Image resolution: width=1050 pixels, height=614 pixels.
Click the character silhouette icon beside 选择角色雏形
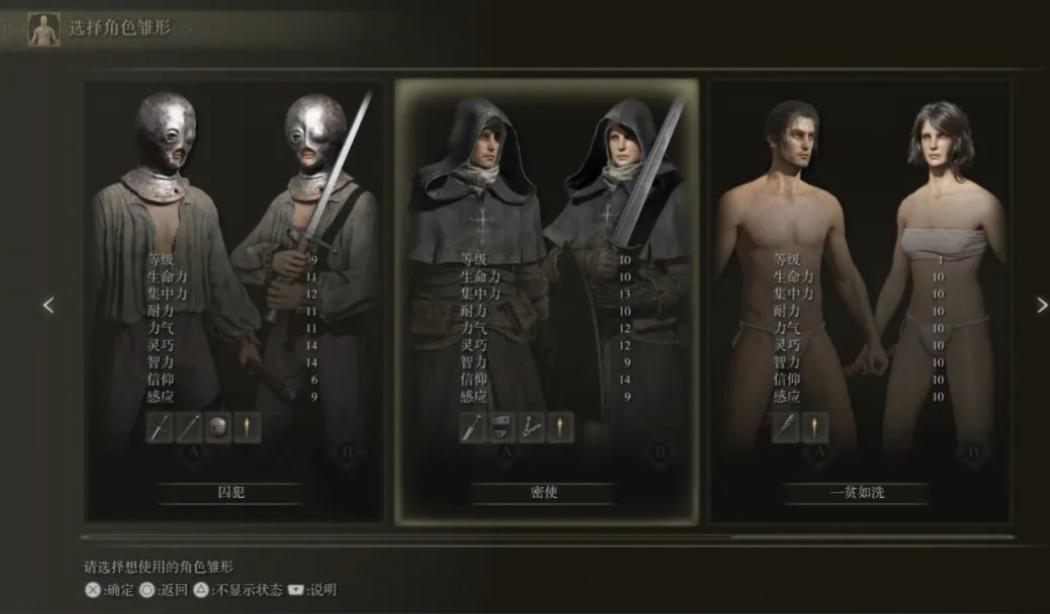(x=44, y=28)
